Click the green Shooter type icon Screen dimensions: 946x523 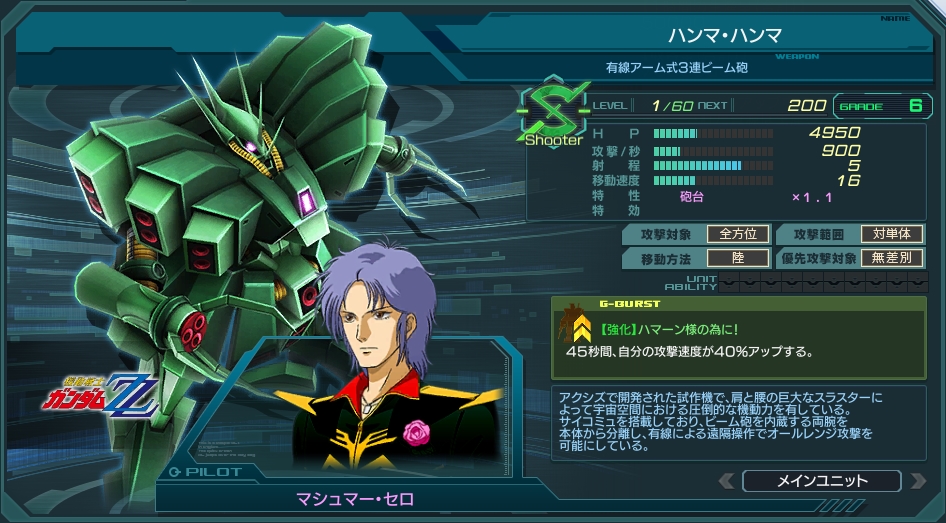click(553, 113)
